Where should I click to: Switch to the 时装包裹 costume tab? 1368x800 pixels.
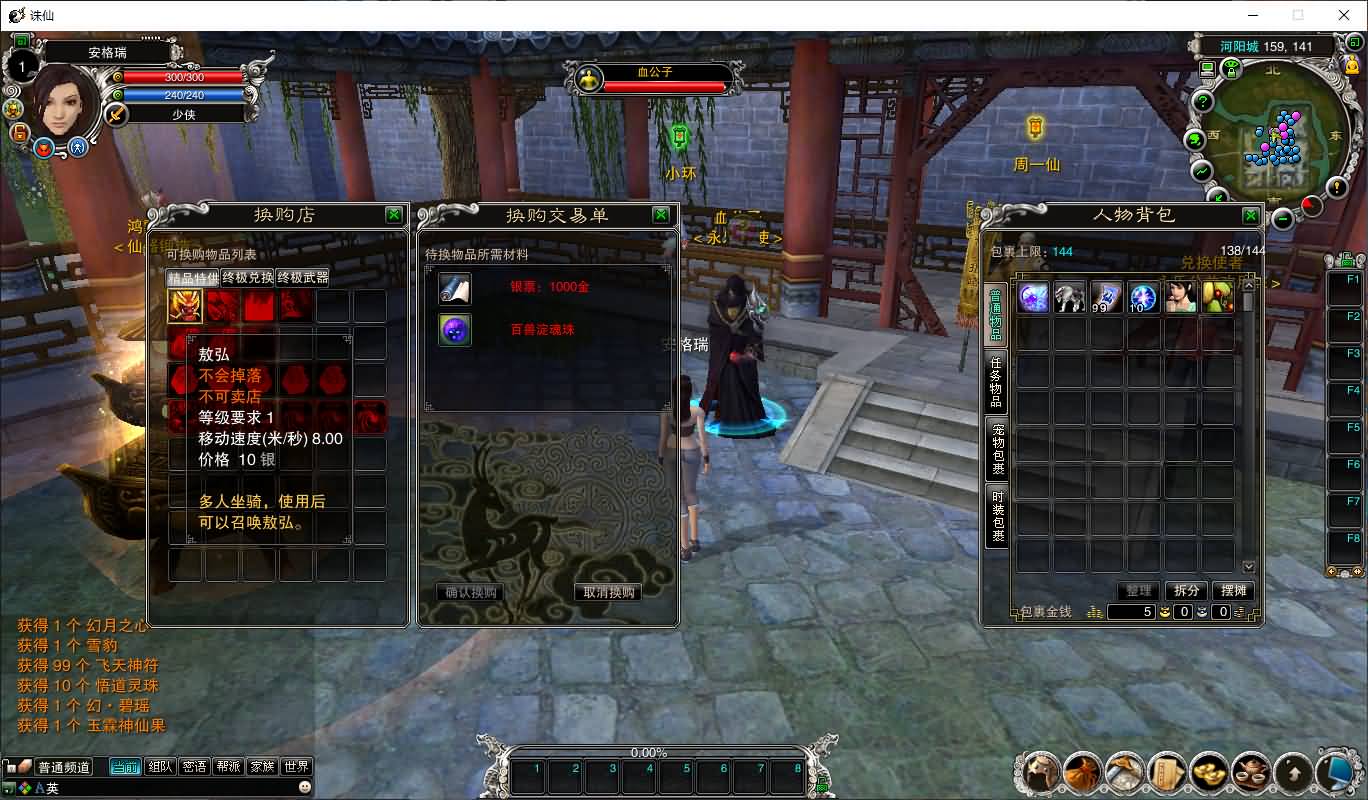[996, 515]
